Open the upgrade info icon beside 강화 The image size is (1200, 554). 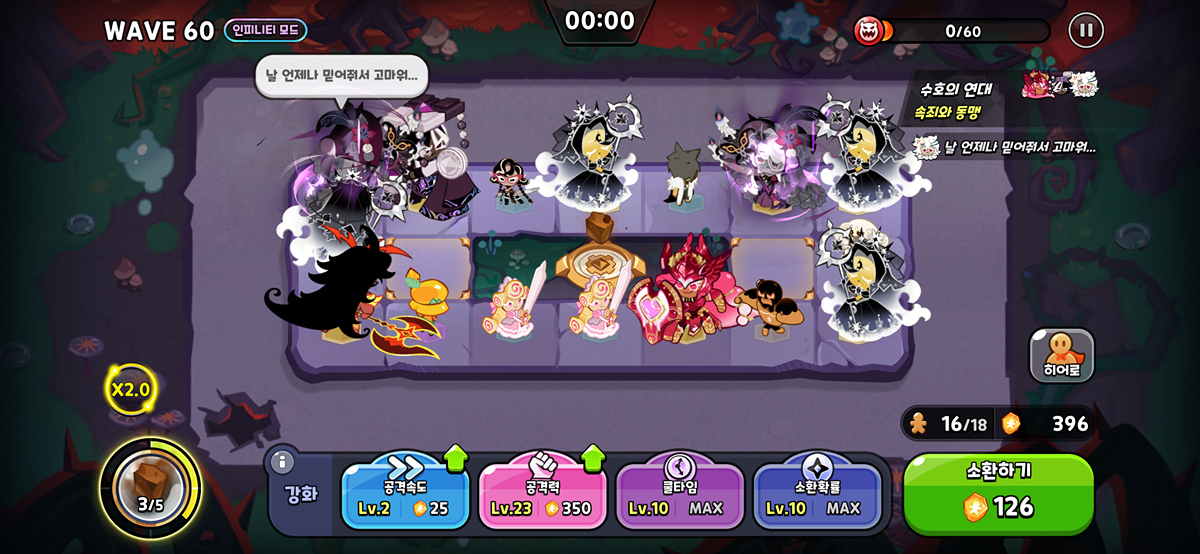pyautogui.click(x=282, y=461)
